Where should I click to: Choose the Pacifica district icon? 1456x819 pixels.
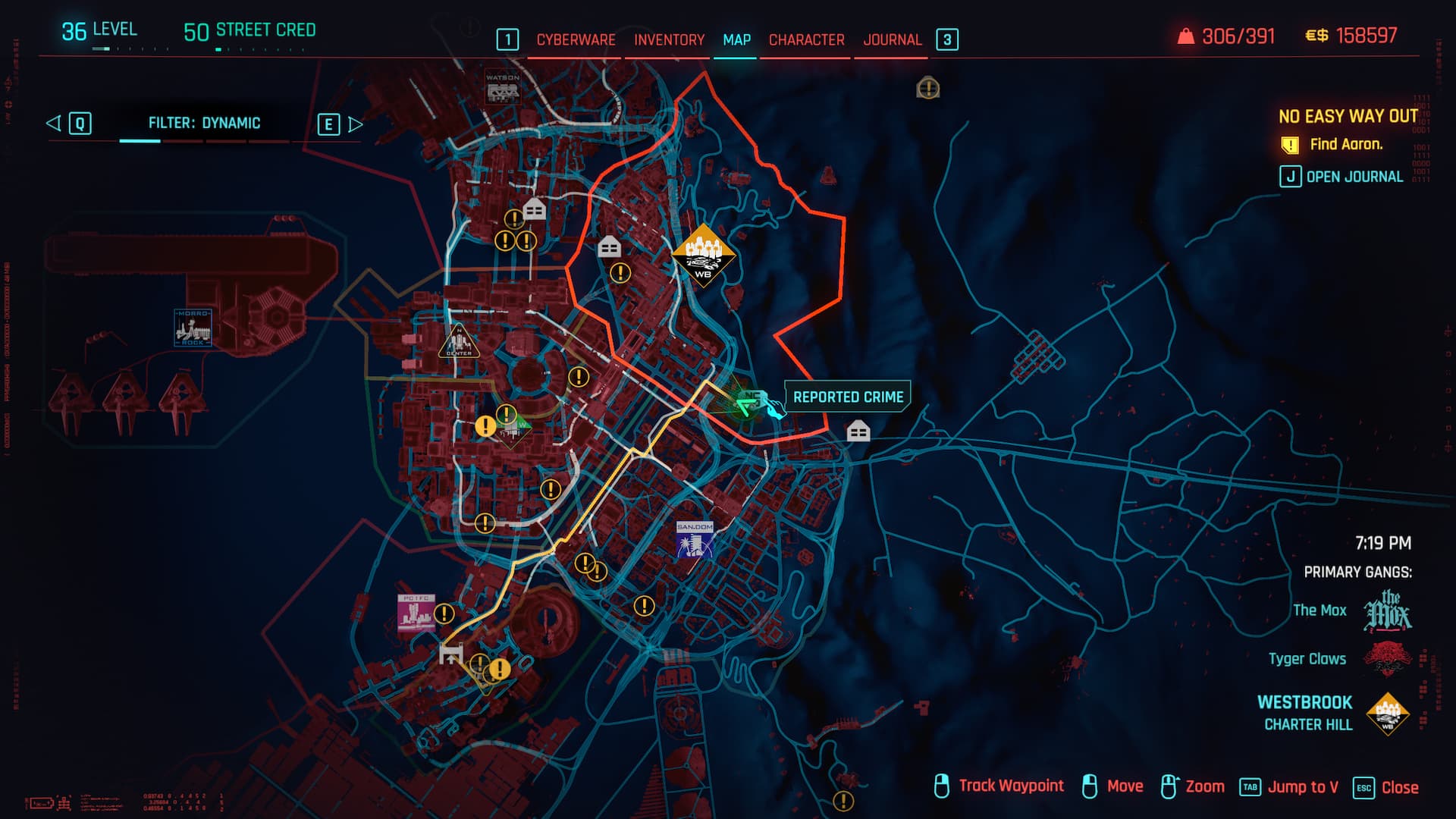(416, 613)
